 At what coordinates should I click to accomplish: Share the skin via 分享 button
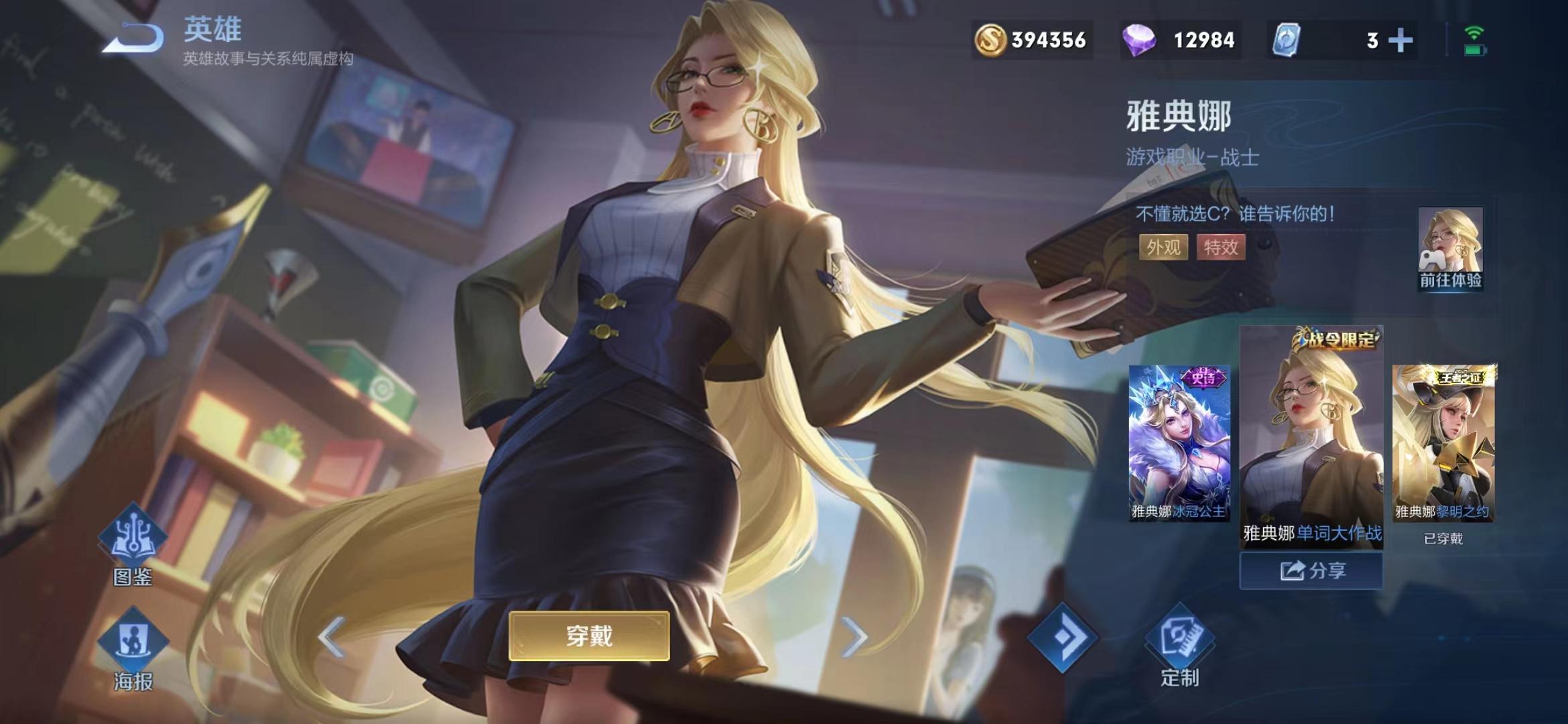(x=1311, y=570)
